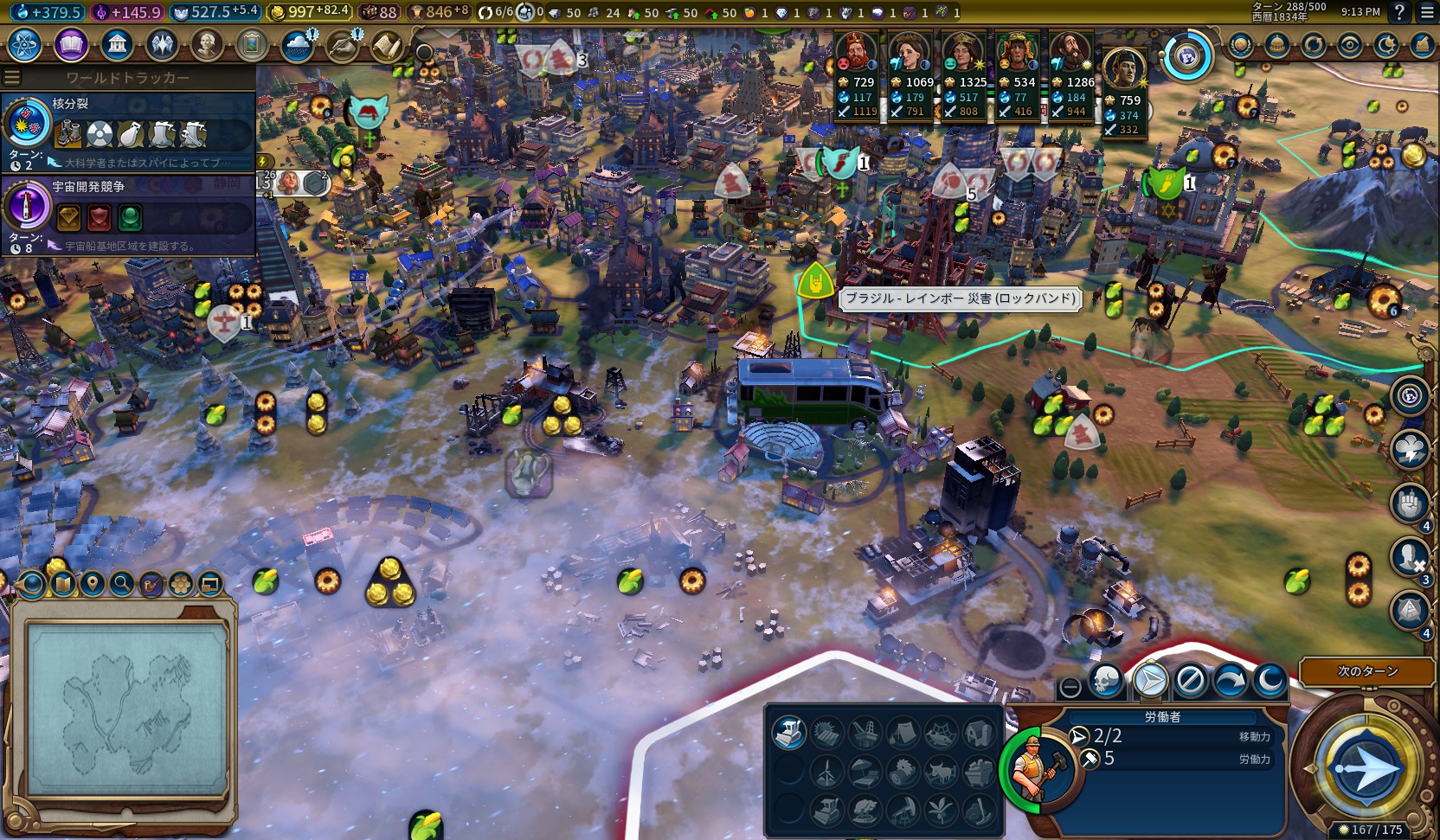Open the religion angel-wings icon
Image resolution: width=1440 pixels, height=840 pixels.
(162, 44)
